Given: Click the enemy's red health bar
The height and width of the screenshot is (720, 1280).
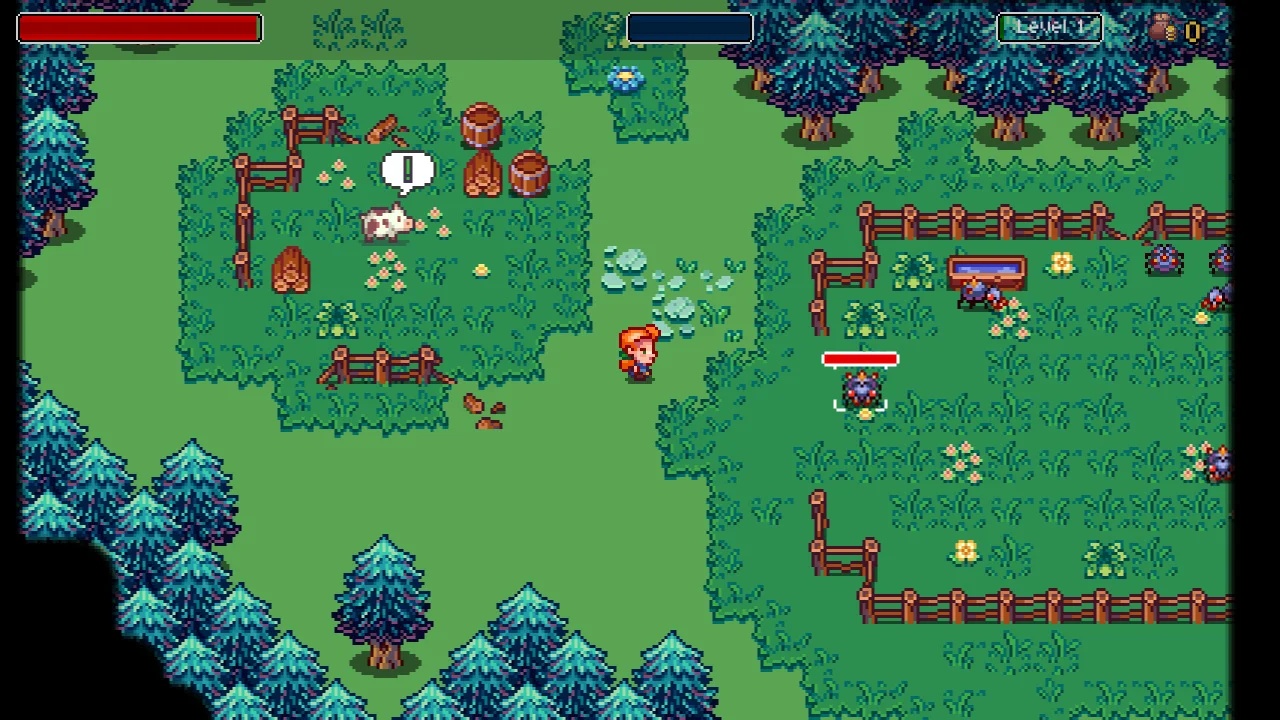Looking at the screenshot, I should (861, 359).
